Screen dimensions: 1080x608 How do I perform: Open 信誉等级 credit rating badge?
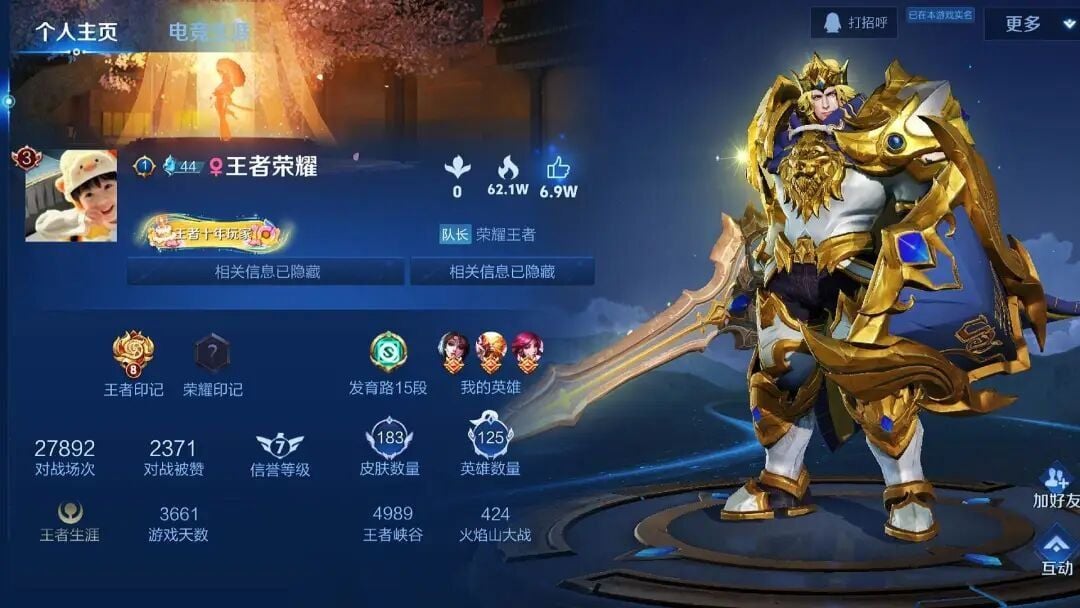[279, 447]
